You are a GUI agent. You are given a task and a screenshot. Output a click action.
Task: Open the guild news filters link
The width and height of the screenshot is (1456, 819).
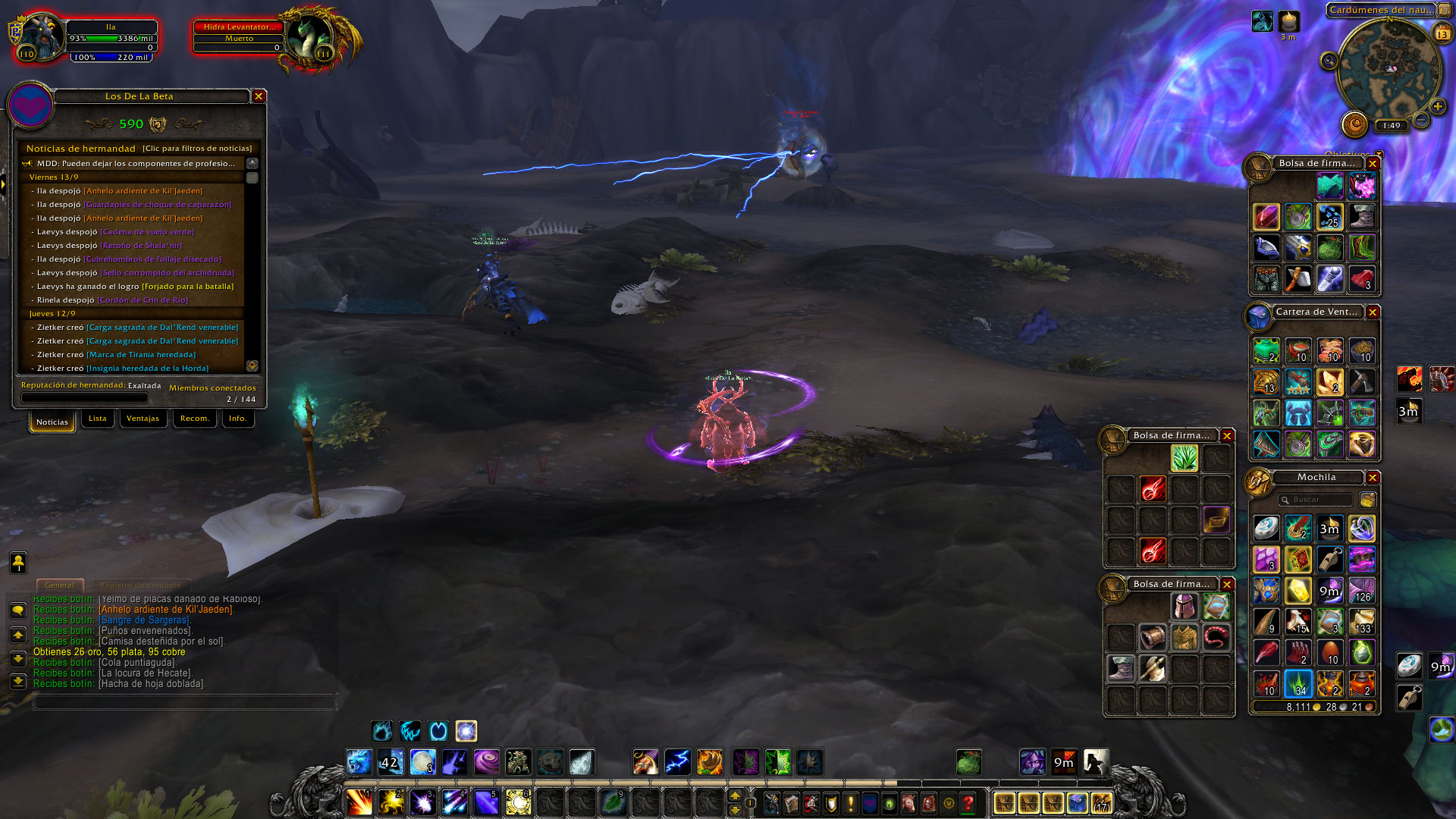tap(197, 149)
